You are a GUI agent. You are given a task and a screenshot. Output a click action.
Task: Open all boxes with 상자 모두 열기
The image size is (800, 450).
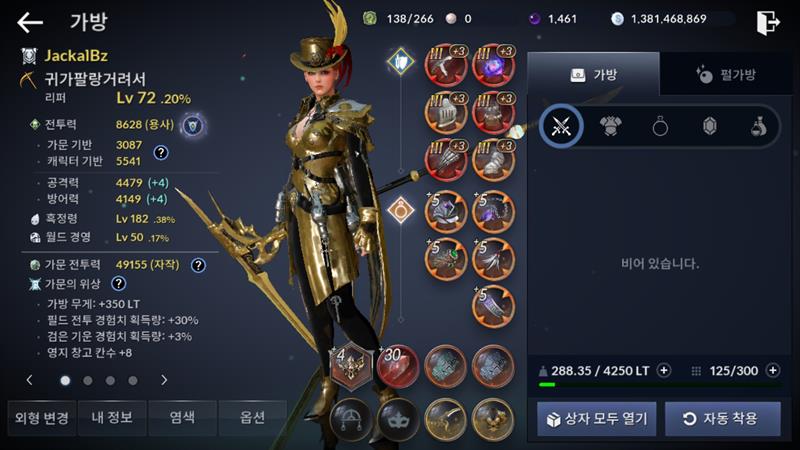pyautogui.click(x=596, y=418)
